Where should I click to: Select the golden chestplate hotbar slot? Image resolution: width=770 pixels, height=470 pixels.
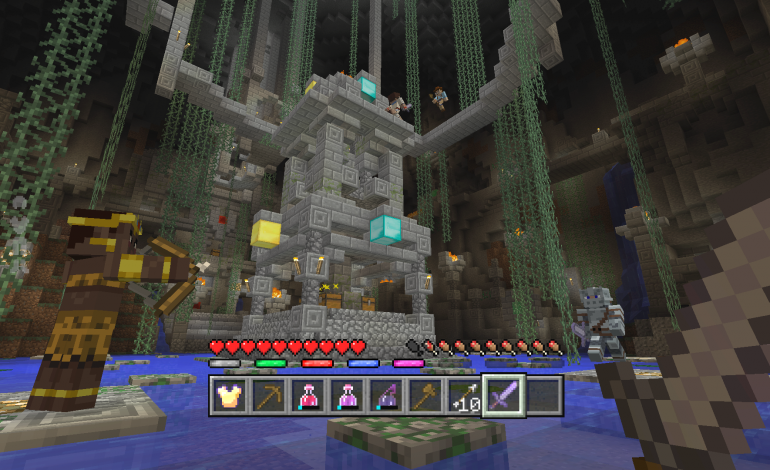[229, 396]
